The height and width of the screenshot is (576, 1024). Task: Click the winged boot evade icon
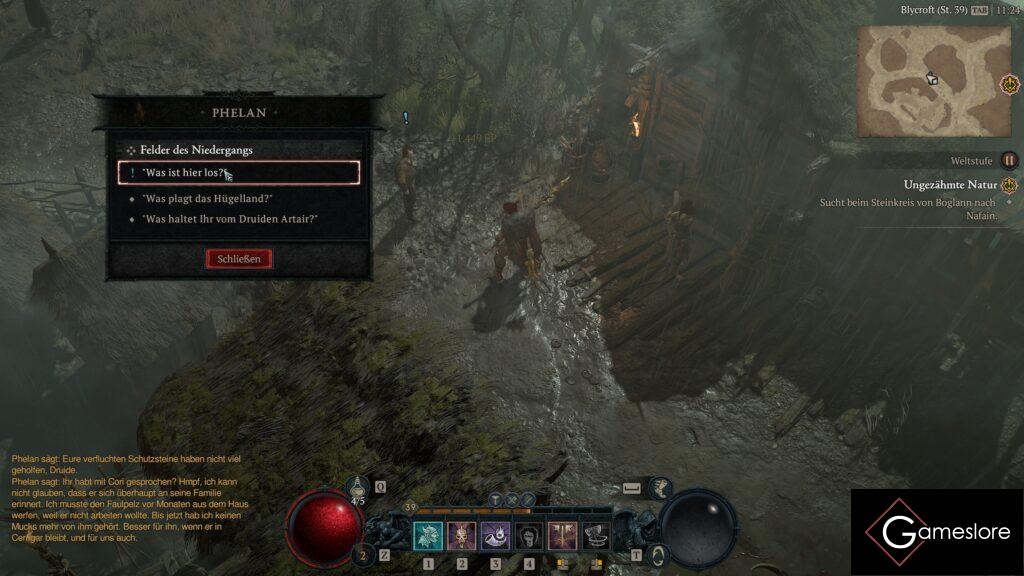pyautogui.click(x=661, y=488)
